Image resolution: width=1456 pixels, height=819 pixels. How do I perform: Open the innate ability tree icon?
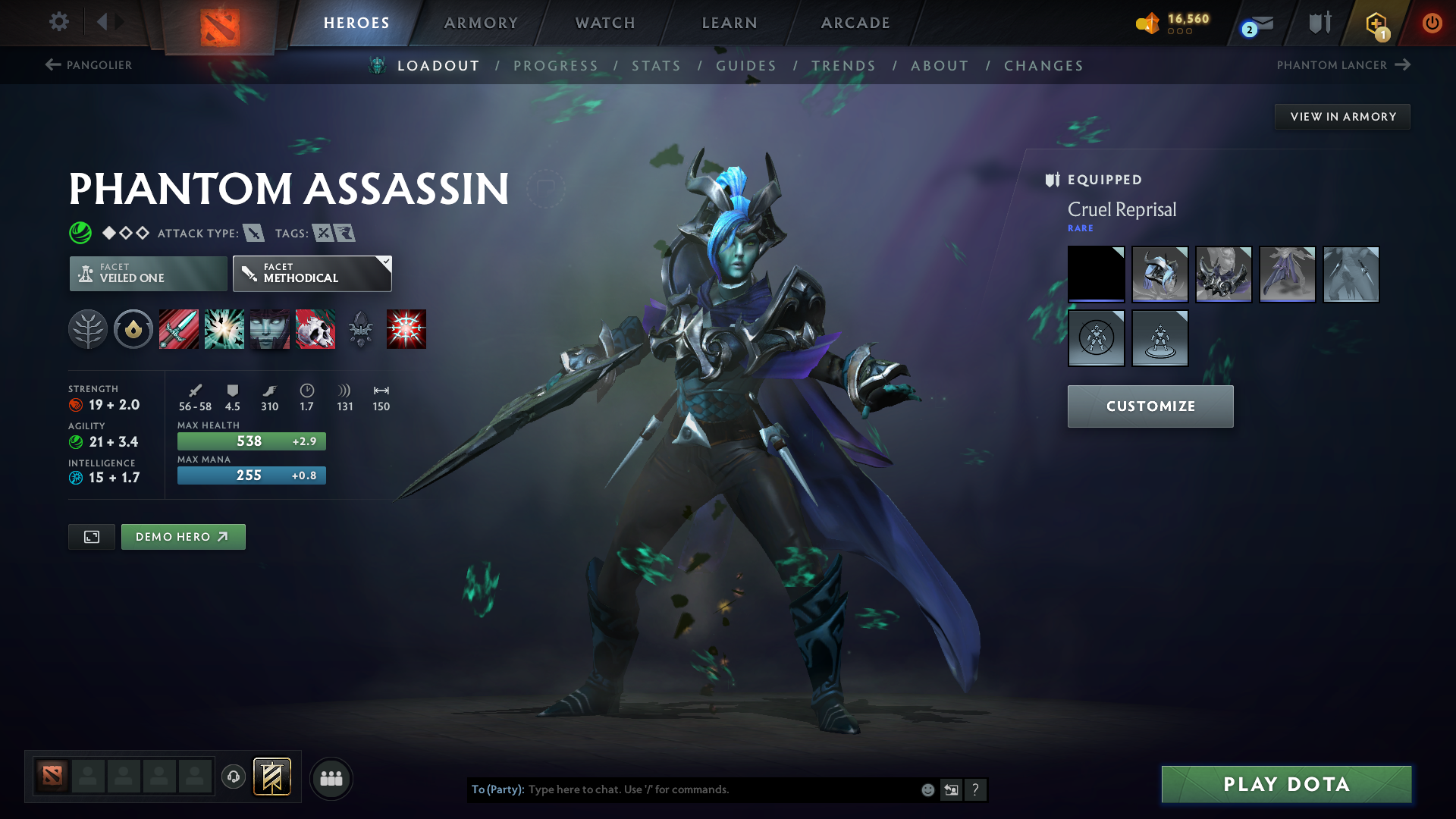pos(88,329)
